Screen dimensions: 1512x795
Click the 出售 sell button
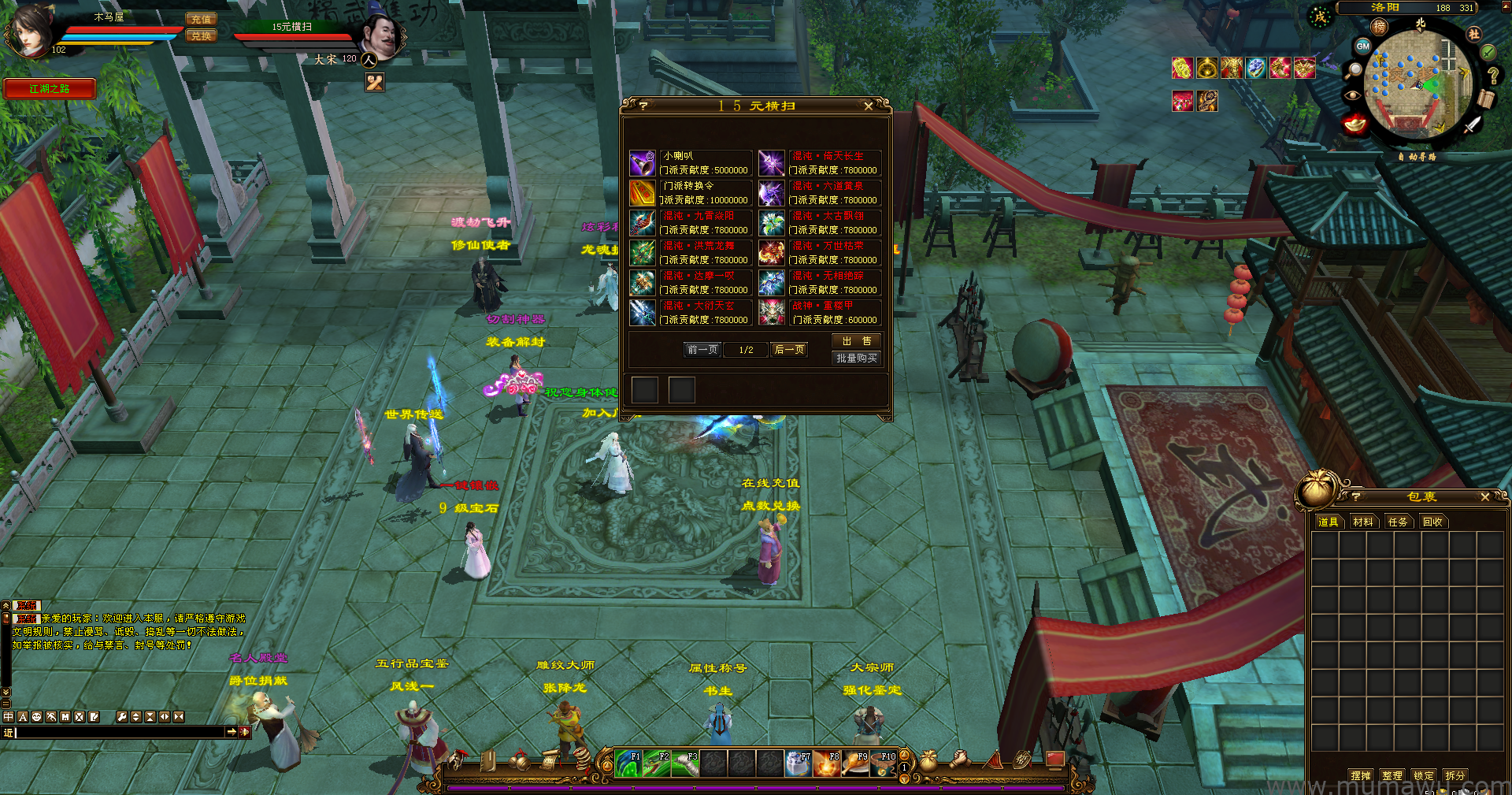(856, 341)
